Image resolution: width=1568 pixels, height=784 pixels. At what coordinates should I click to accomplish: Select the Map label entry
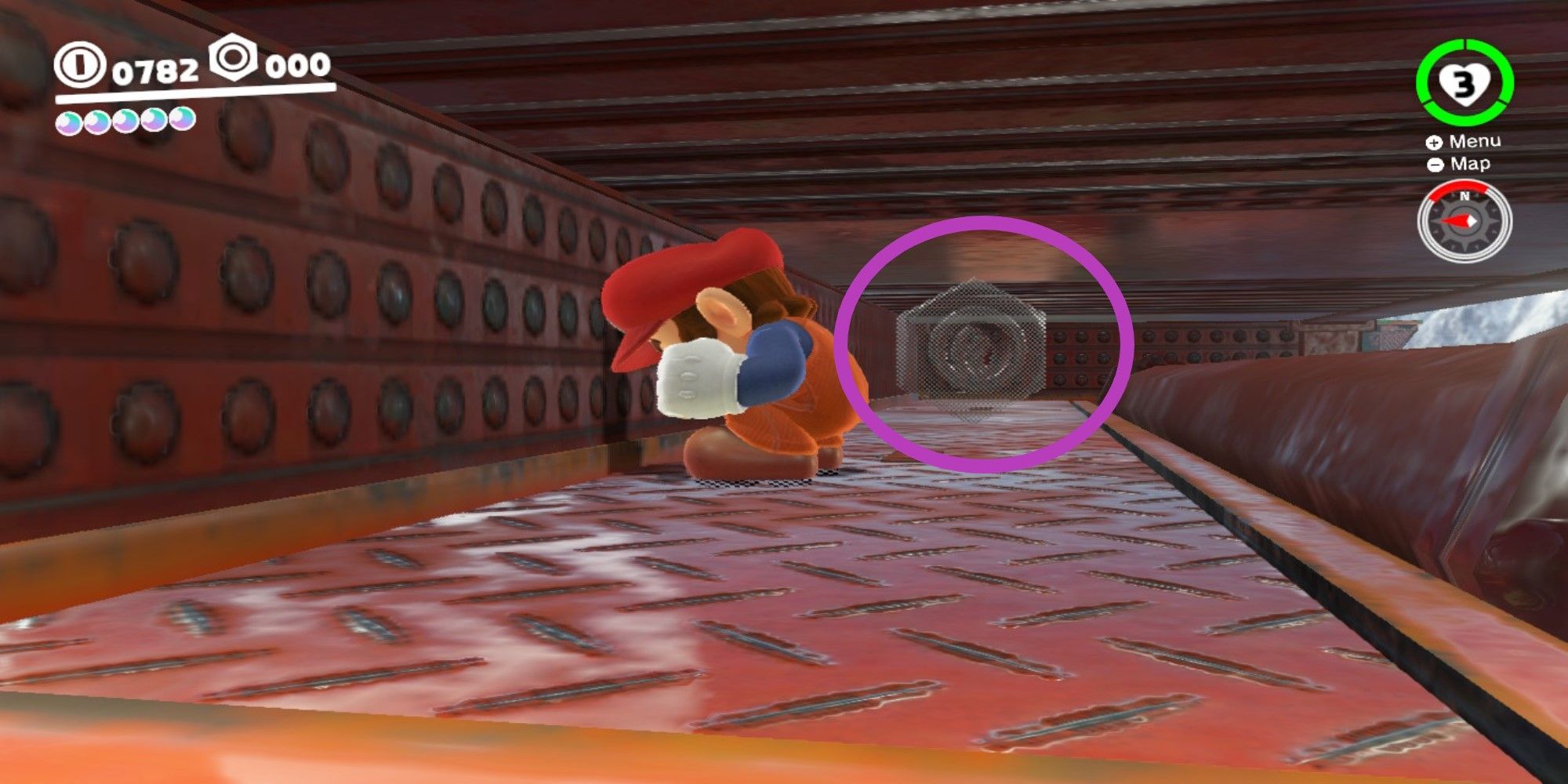click(x=1472, y=165)
